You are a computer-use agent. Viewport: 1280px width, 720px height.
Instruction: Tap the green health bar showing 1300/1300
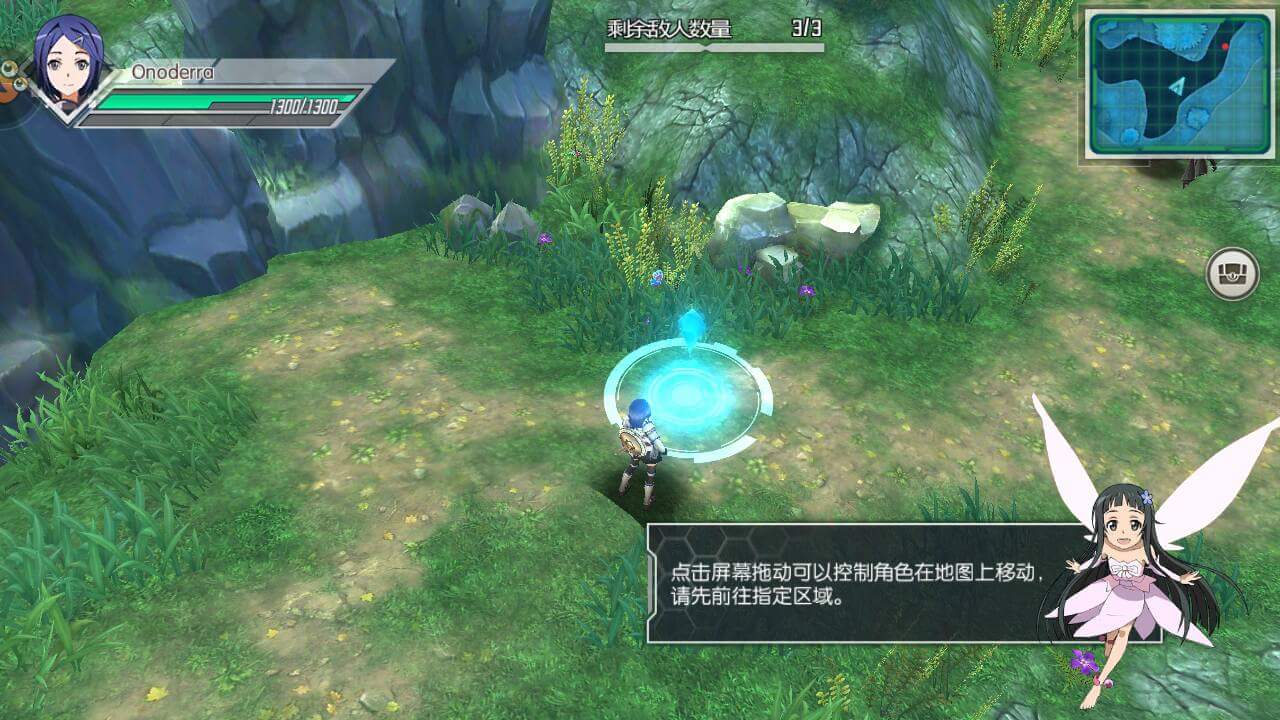coord(230,102)
